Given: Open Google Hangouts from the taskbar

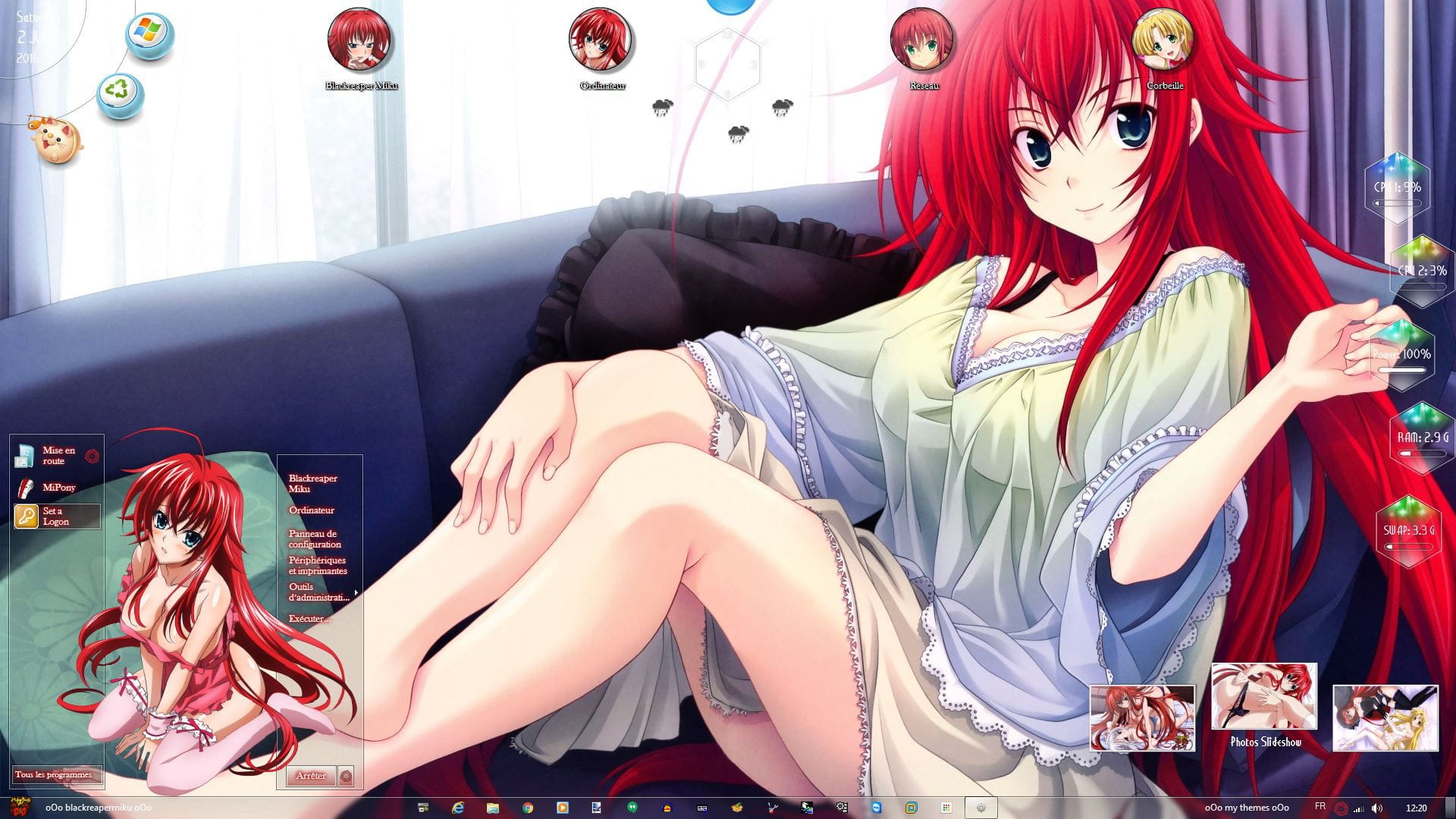Looking at the screenshot, I should click(633, 808).
